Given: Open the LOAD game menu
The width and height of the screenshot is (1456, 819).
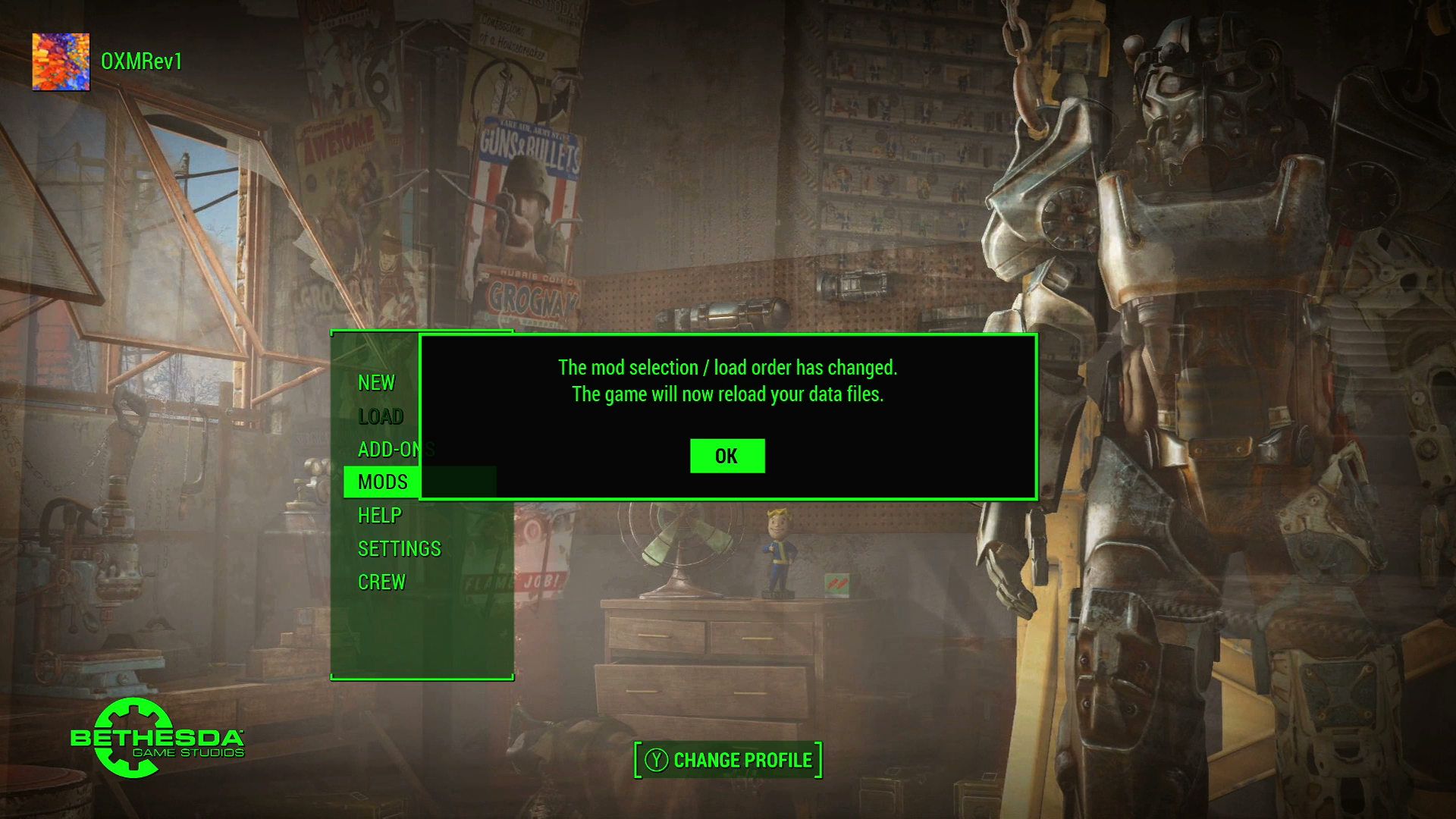Looking at the screenshot, I should coord(381,416).
